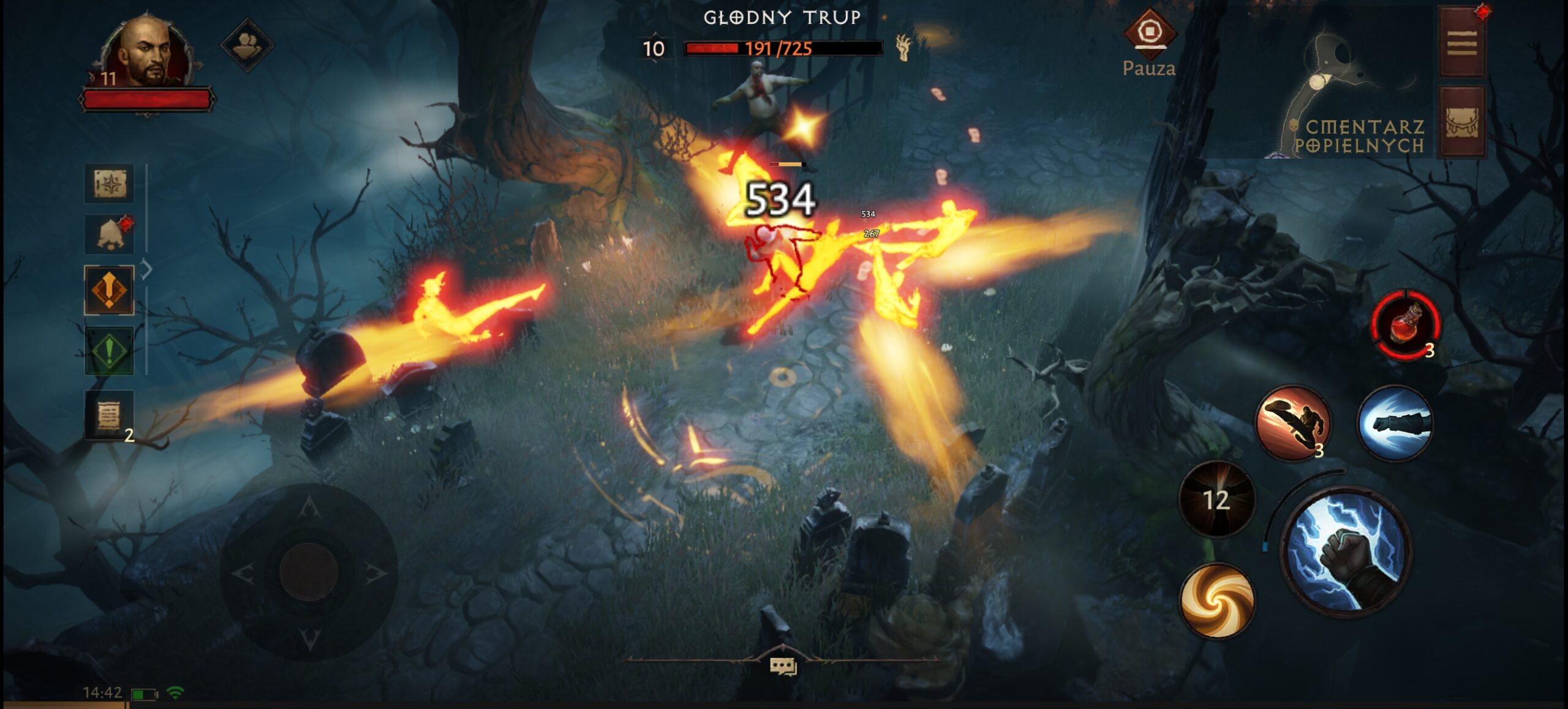The width and height of the screenshot is (1568, 709).
Task: Activate the golden swirl skill
Action: [x=1216, y=600]
